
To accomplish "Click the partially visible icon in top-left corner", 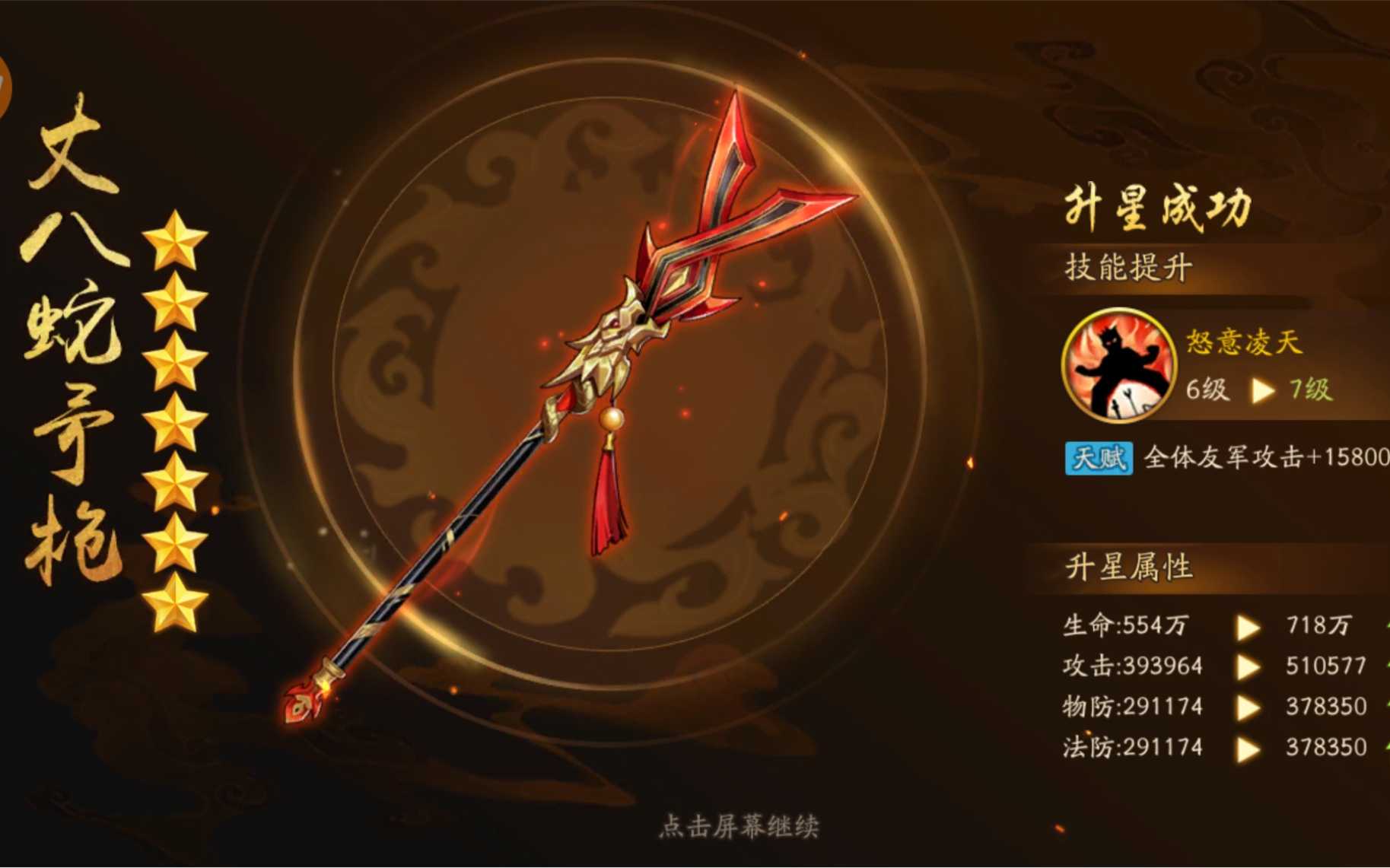I will tap(6, 84).
